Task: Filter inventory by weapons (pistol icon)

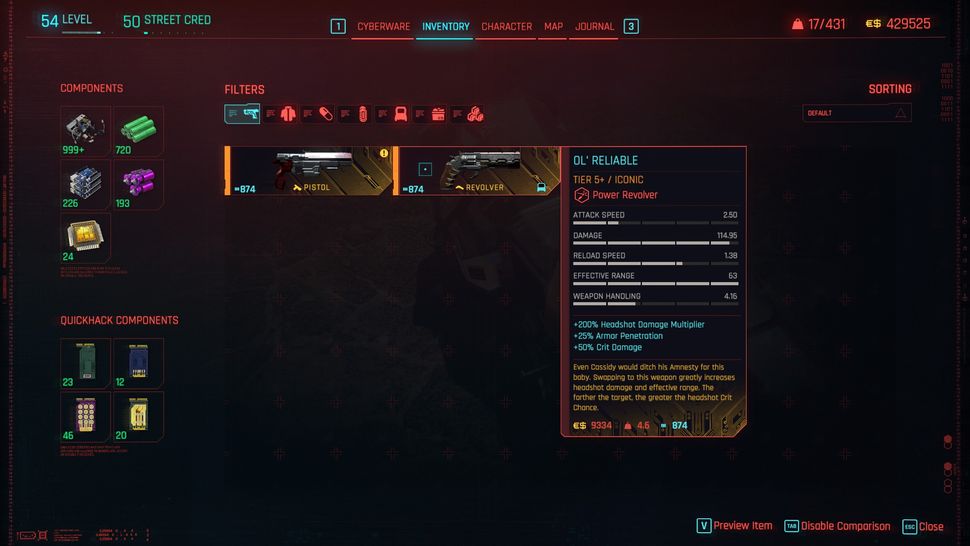Action: tap(250, 114)
